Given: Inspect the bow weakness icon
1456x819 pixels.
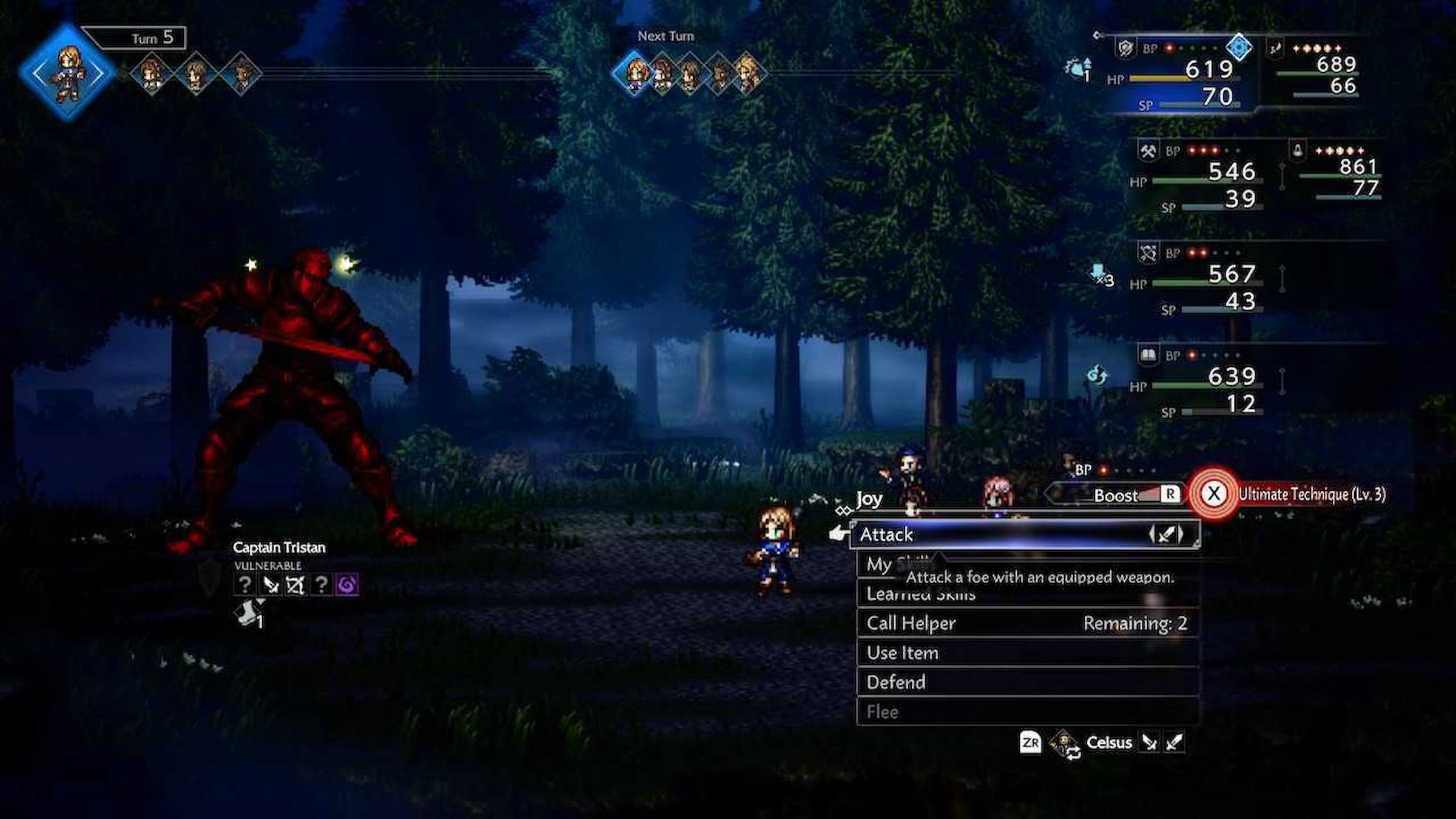Looking at the screenshot, I should pyautogui.click(x=295, y=585).
